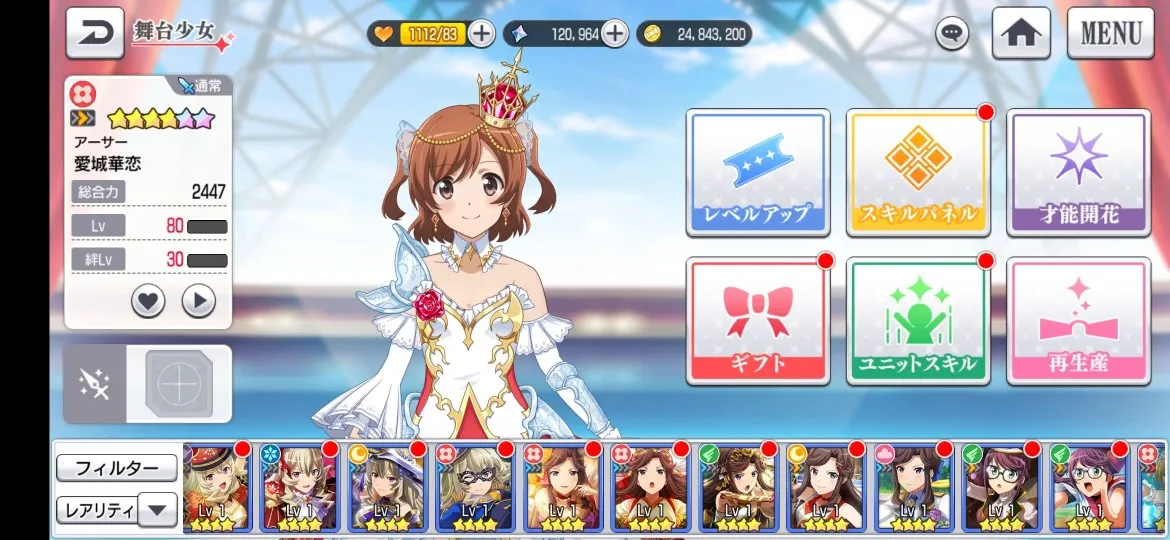Viewport: 1170px width, 540px height.
Task: Open the ギフト gift menu
Action: [757, 320]
